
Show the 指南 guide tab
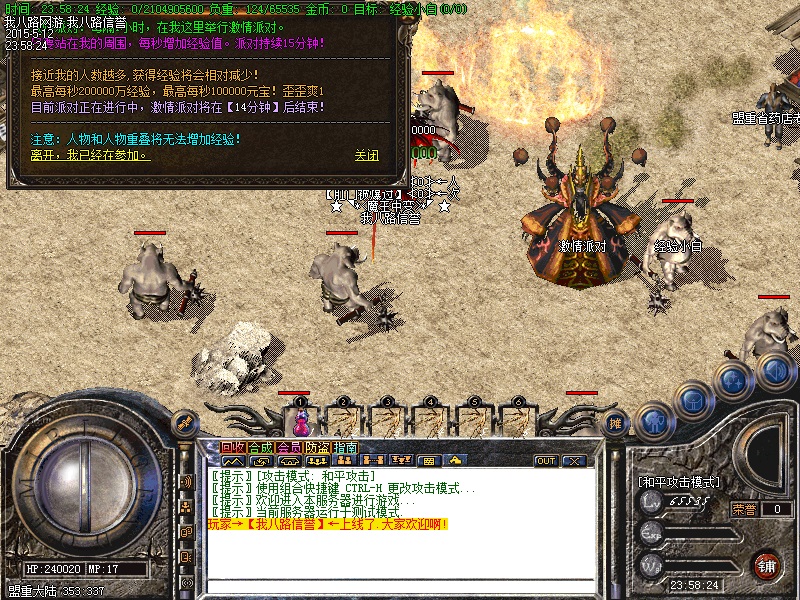click(345, 447)
